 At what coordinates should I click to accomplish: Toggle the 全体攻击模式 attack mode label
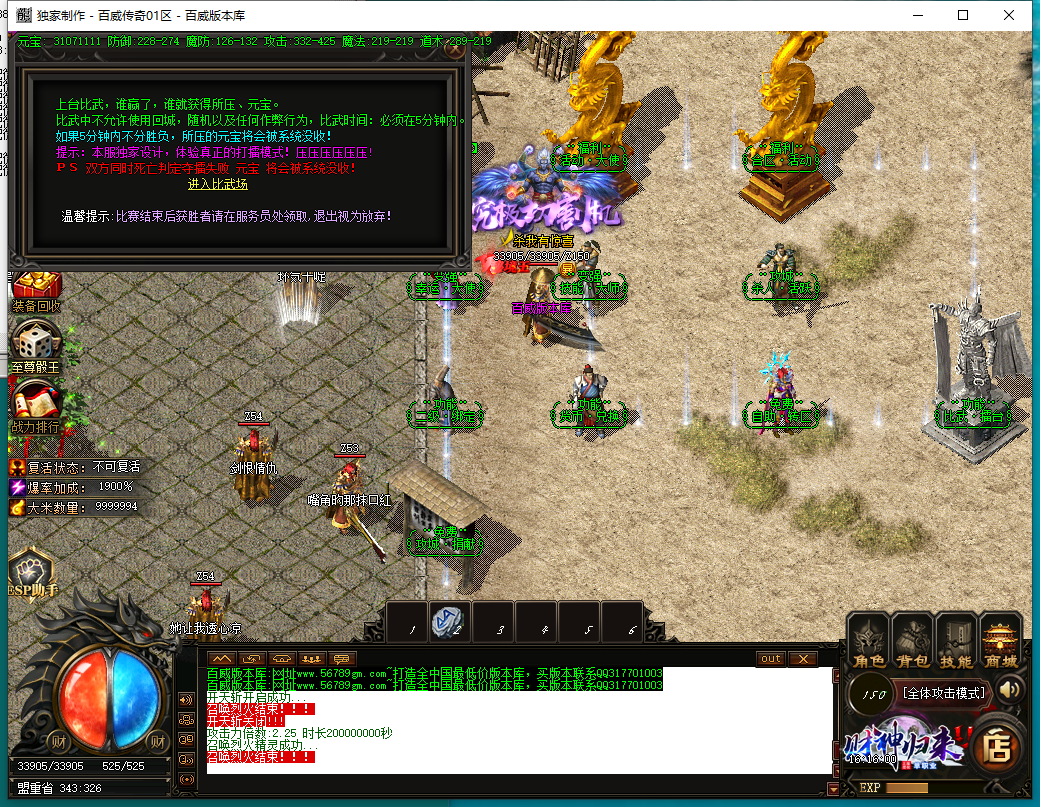(944, 692)
